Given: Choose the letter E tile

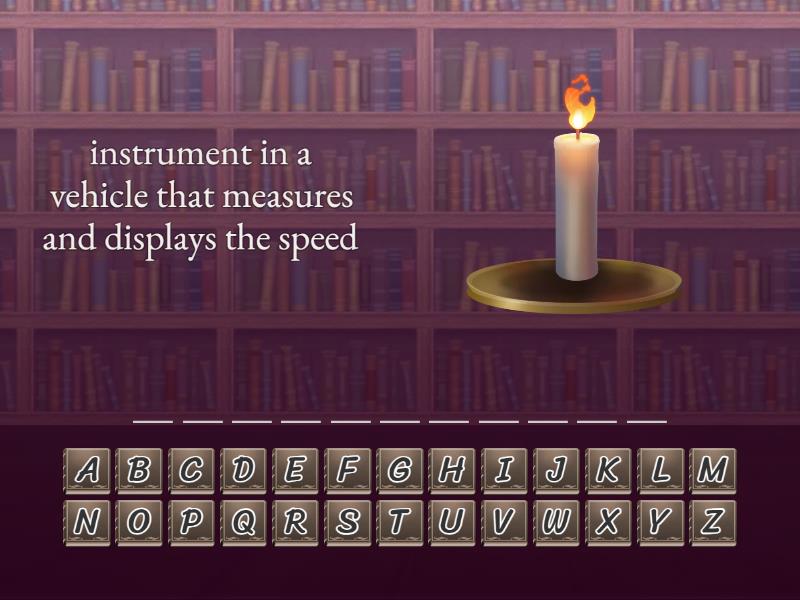Looking at the screenshot, I should 295,470.
